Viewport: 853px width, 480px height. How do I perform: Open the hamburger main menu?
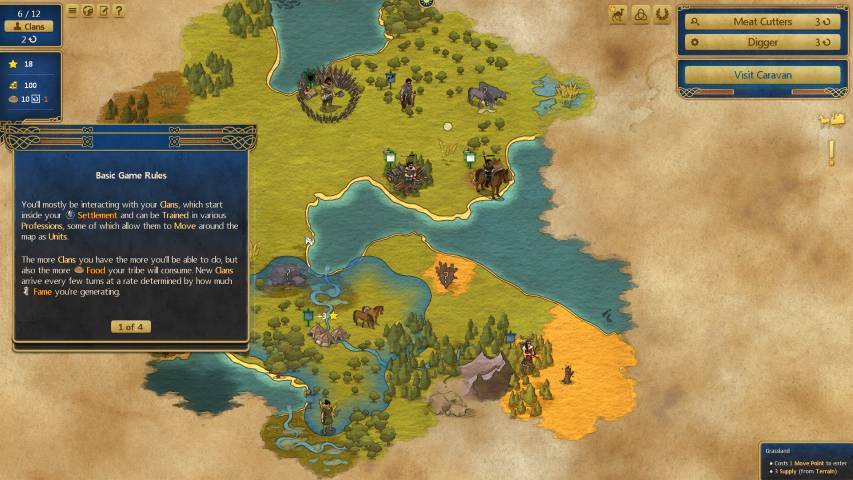(72, 11)
